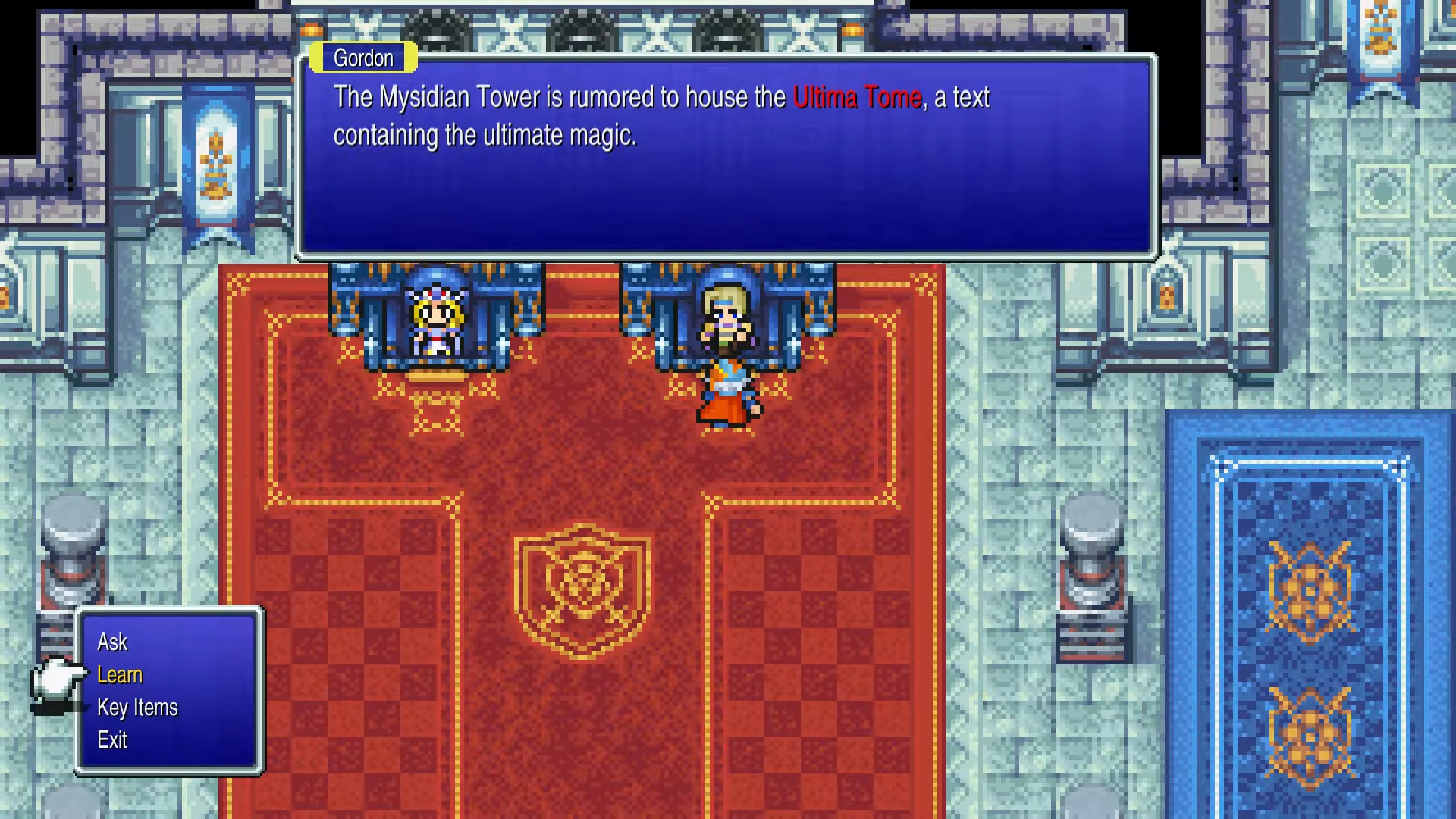Select the Learn option
The image size is (1456, 819).
point(120,675)
